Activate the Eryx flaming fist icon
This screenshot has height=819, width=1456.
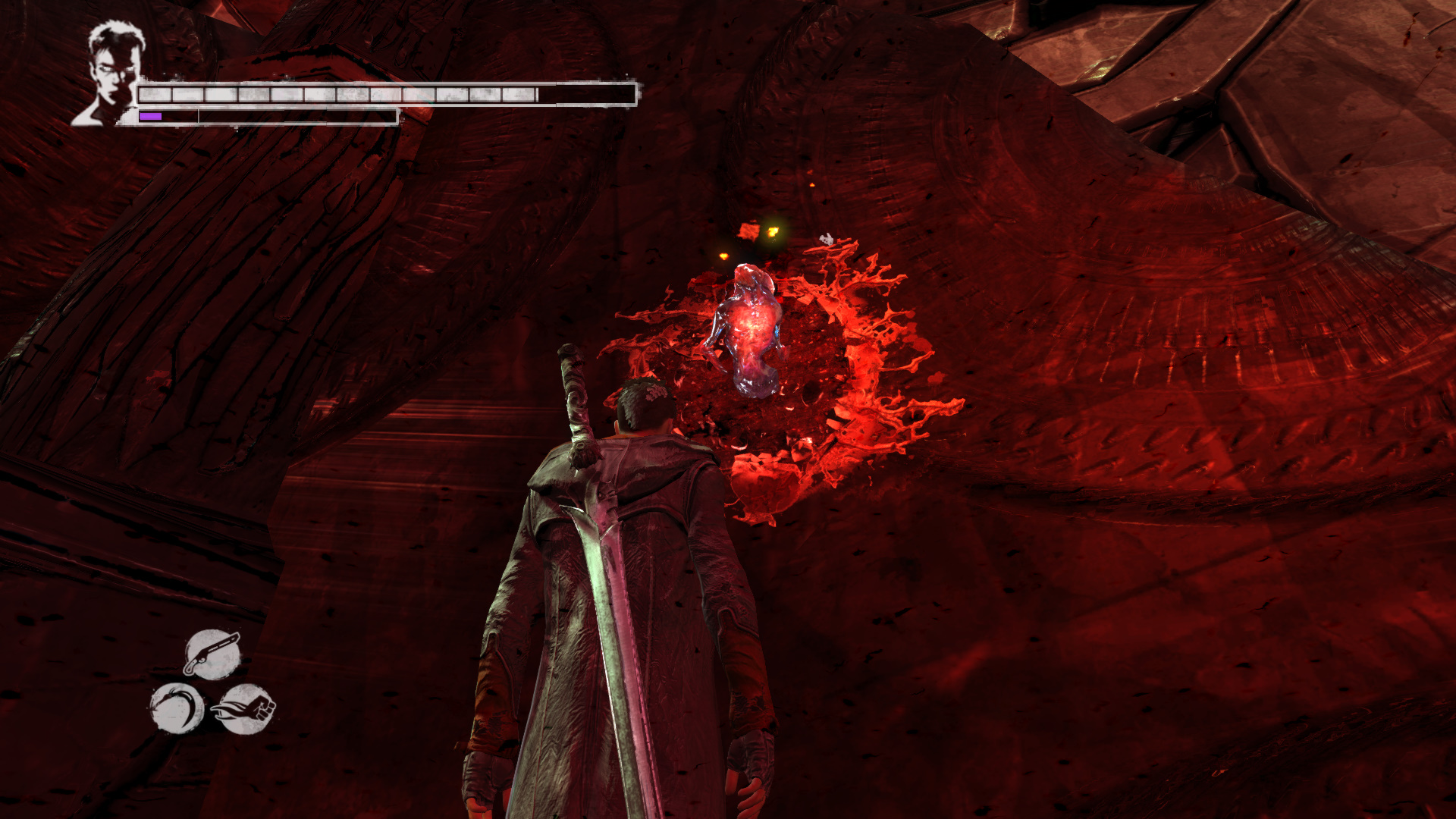coord(244,708)
